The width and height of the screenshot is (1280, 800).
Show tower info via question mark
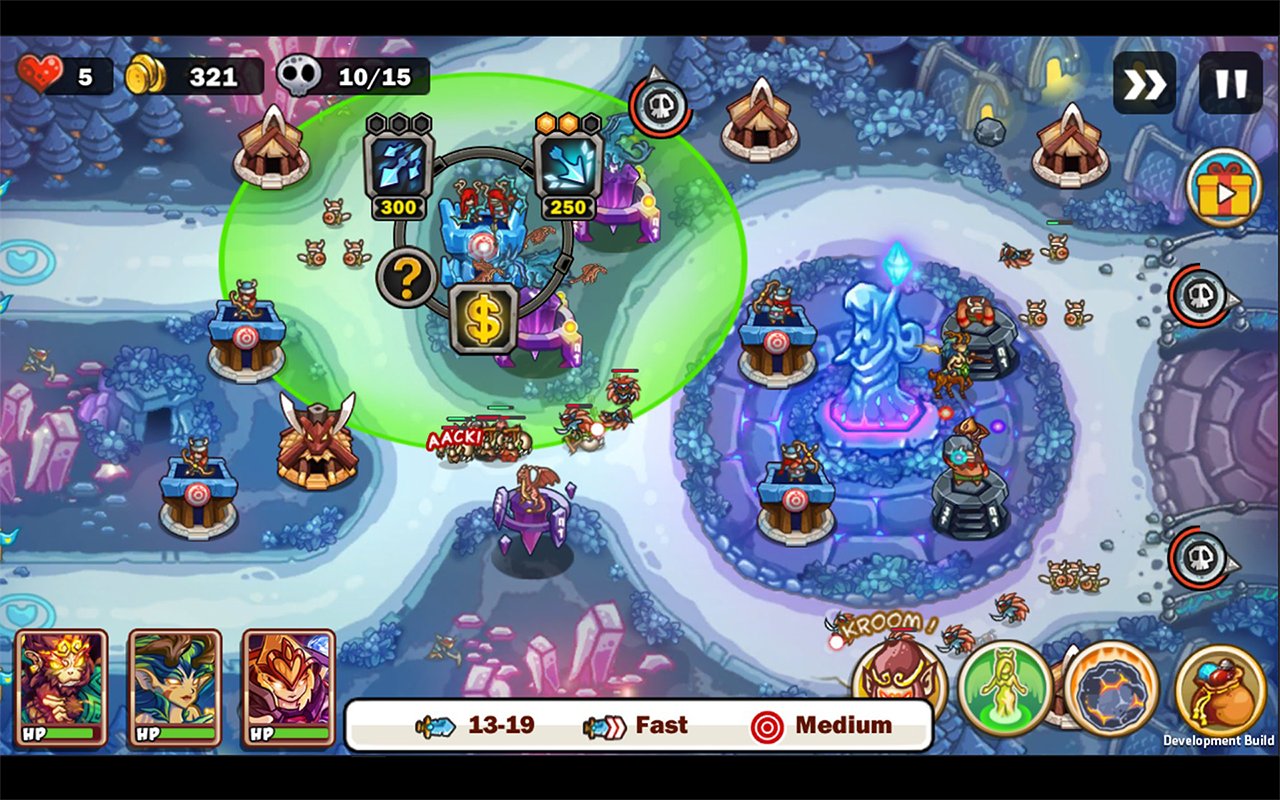pyautogui.click(x=406, y=279)
